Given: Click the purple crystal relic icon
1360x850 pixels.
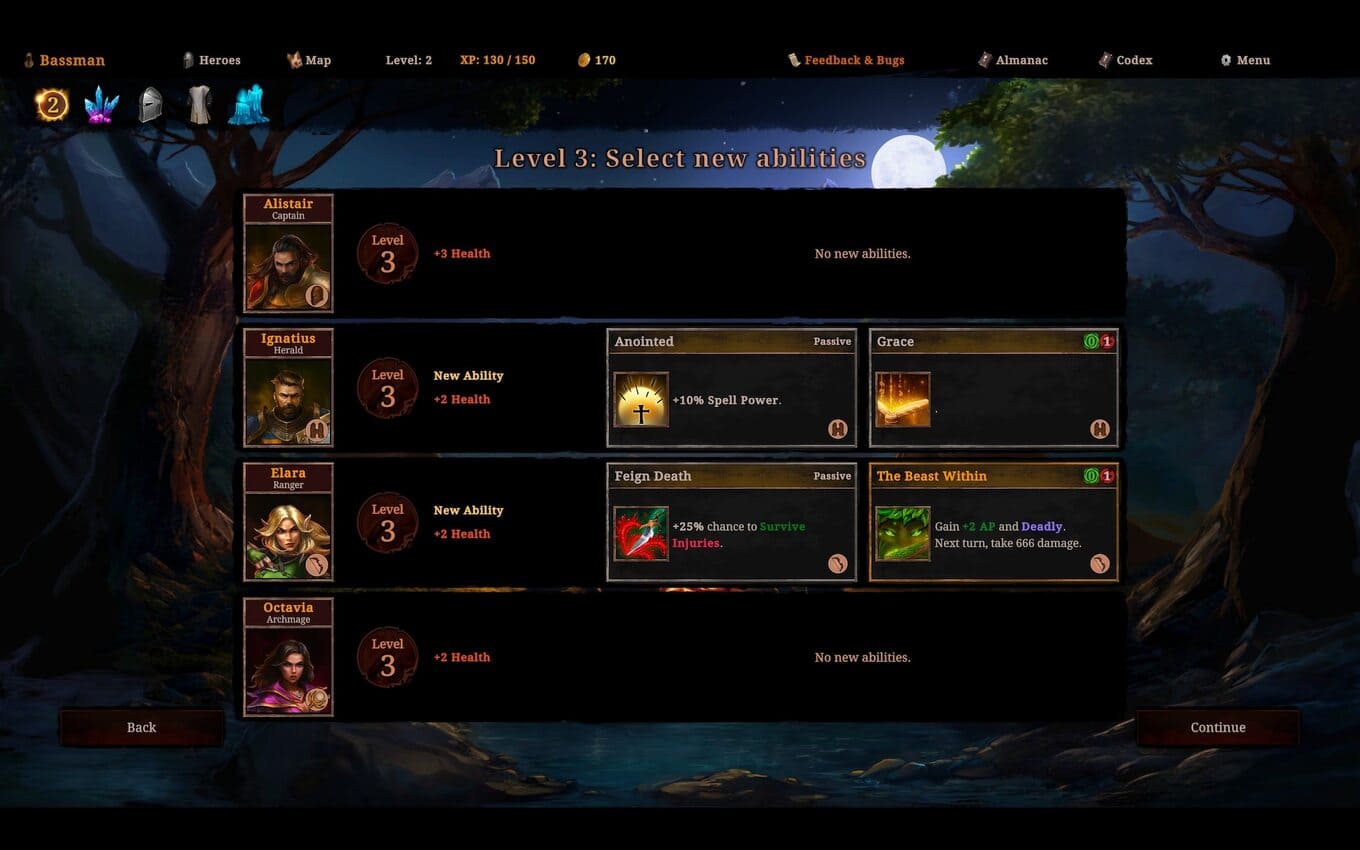Looking at the screenshot, I should [x=101, y=105].
